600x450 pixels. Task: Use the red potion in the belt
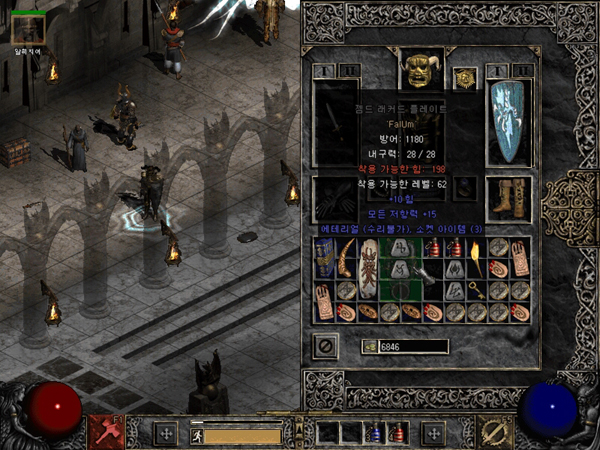coord(397,434)
